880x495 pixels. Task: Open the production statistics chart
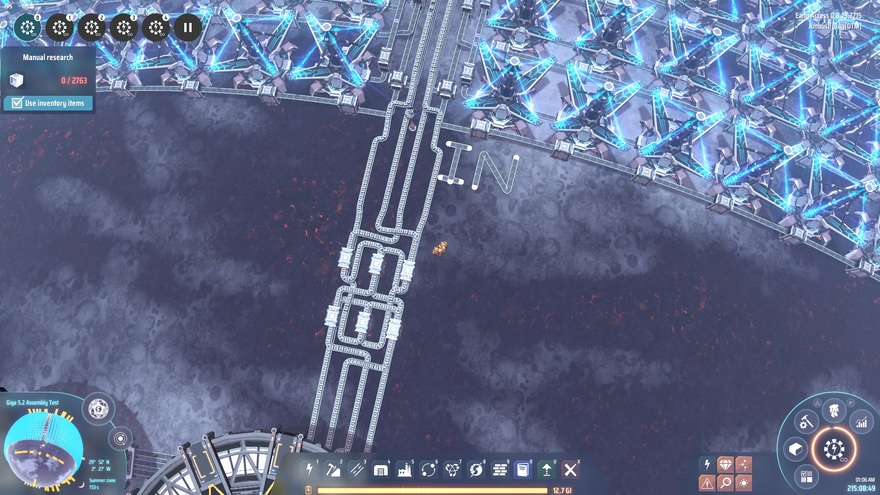pyautogui.click(x=860, y=422)
